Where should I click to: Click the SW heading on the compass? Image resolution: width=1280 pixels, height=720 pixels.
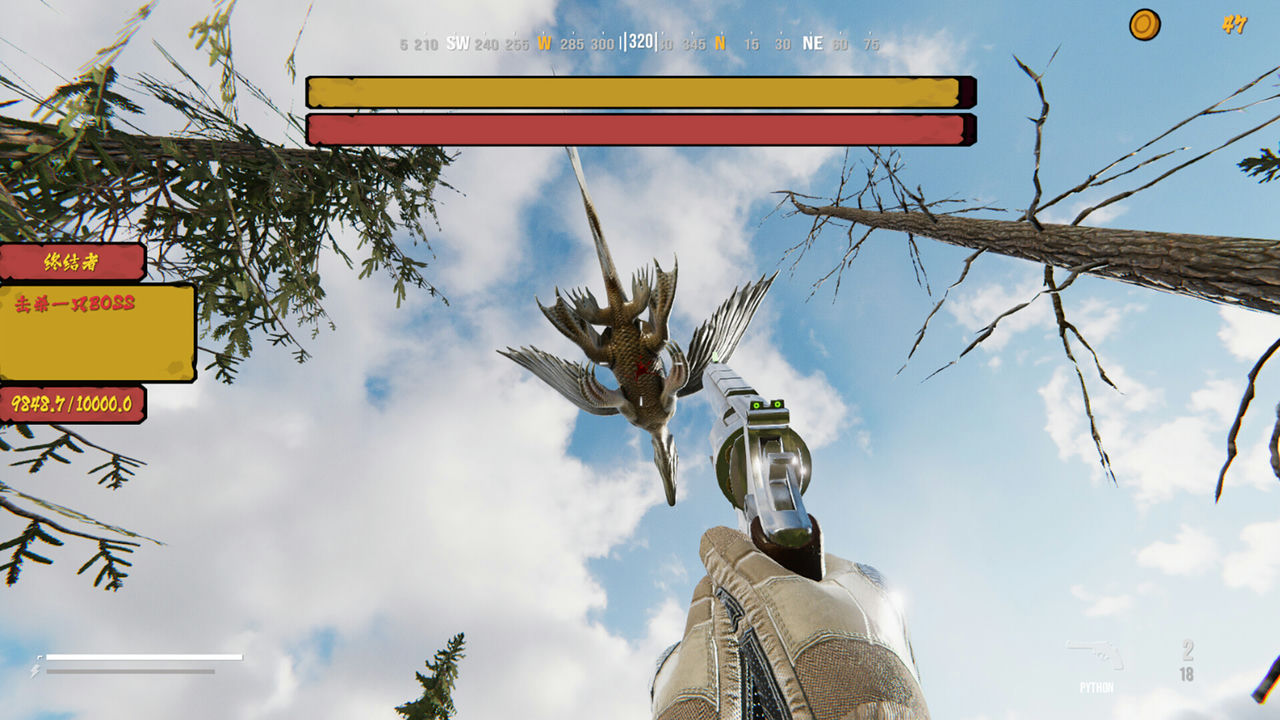point(456,43)
